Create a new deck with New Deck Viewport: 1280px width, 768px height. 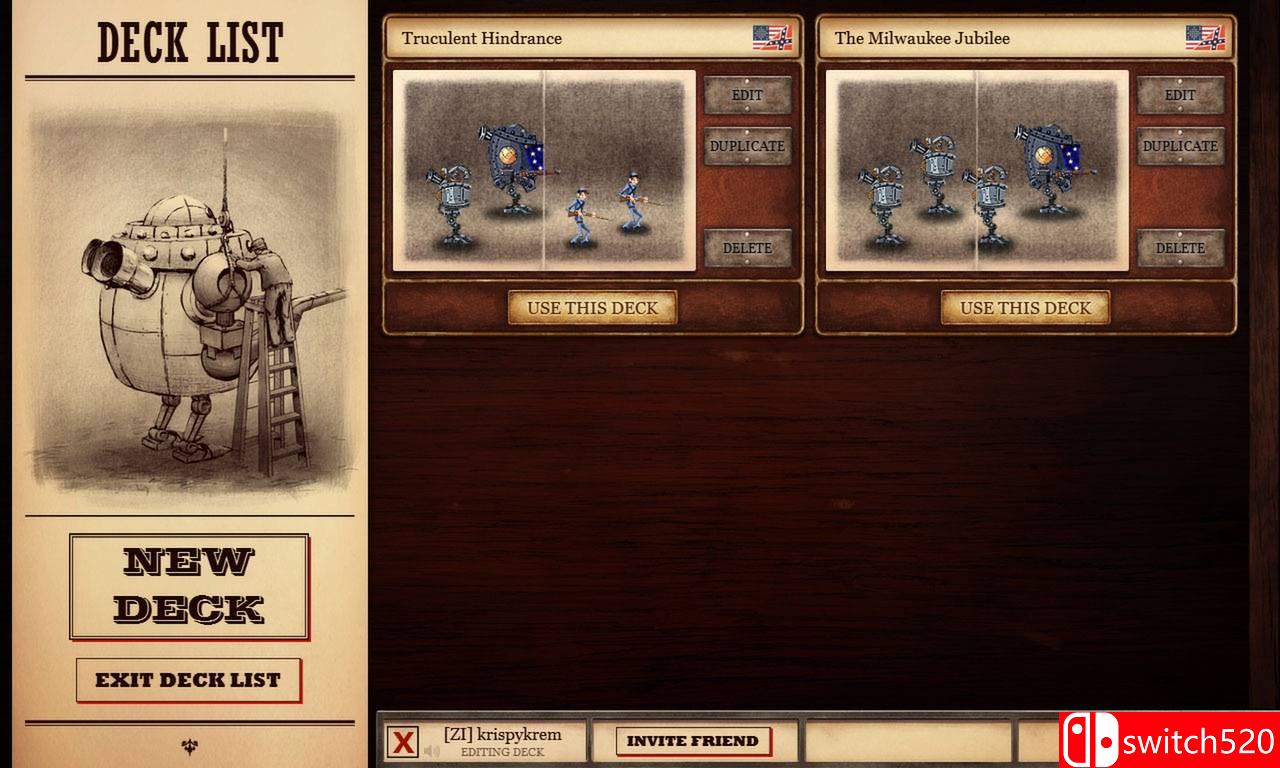point(189,586)
